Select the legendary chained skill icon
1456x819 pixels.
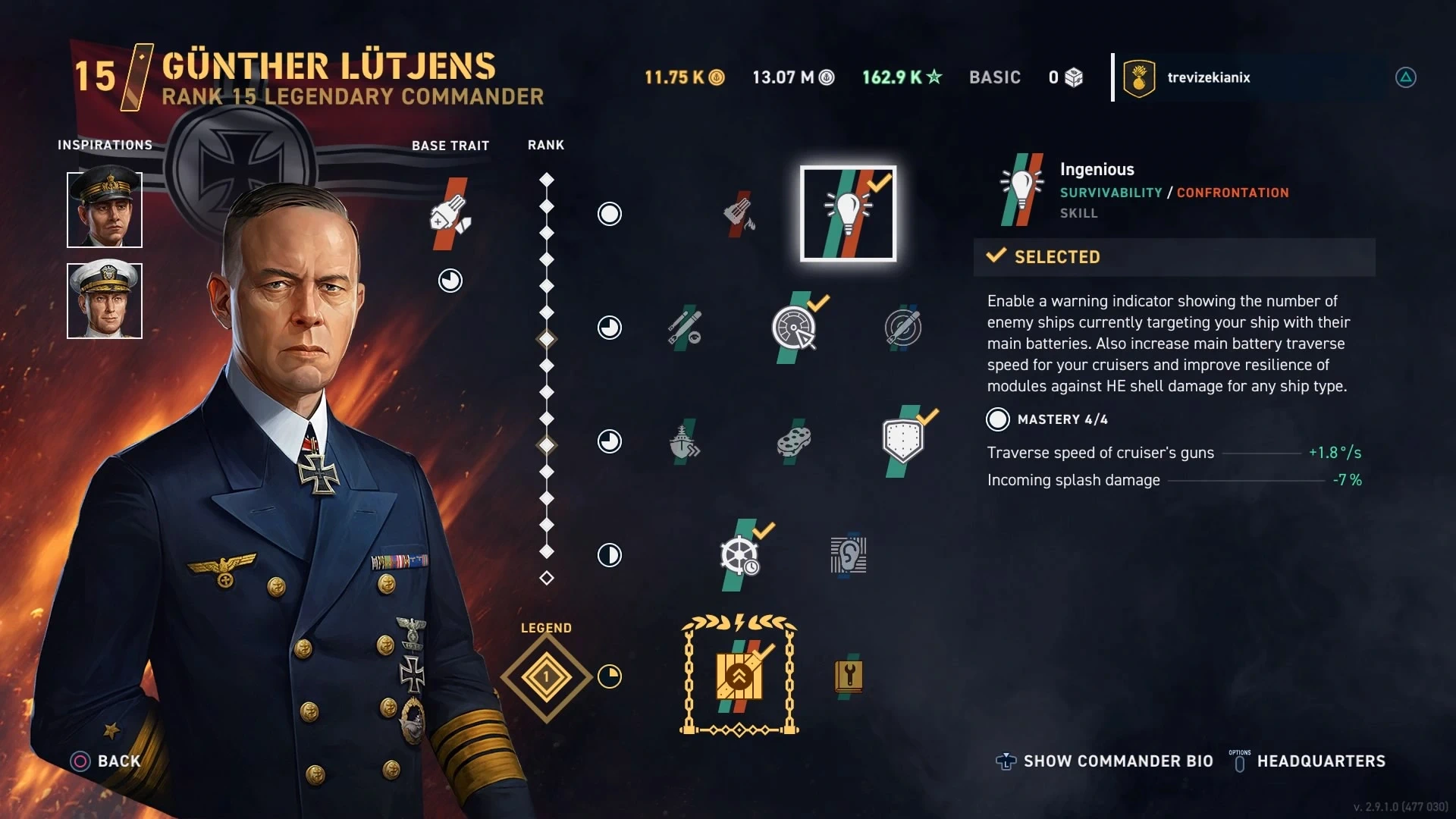coord(739,676)
